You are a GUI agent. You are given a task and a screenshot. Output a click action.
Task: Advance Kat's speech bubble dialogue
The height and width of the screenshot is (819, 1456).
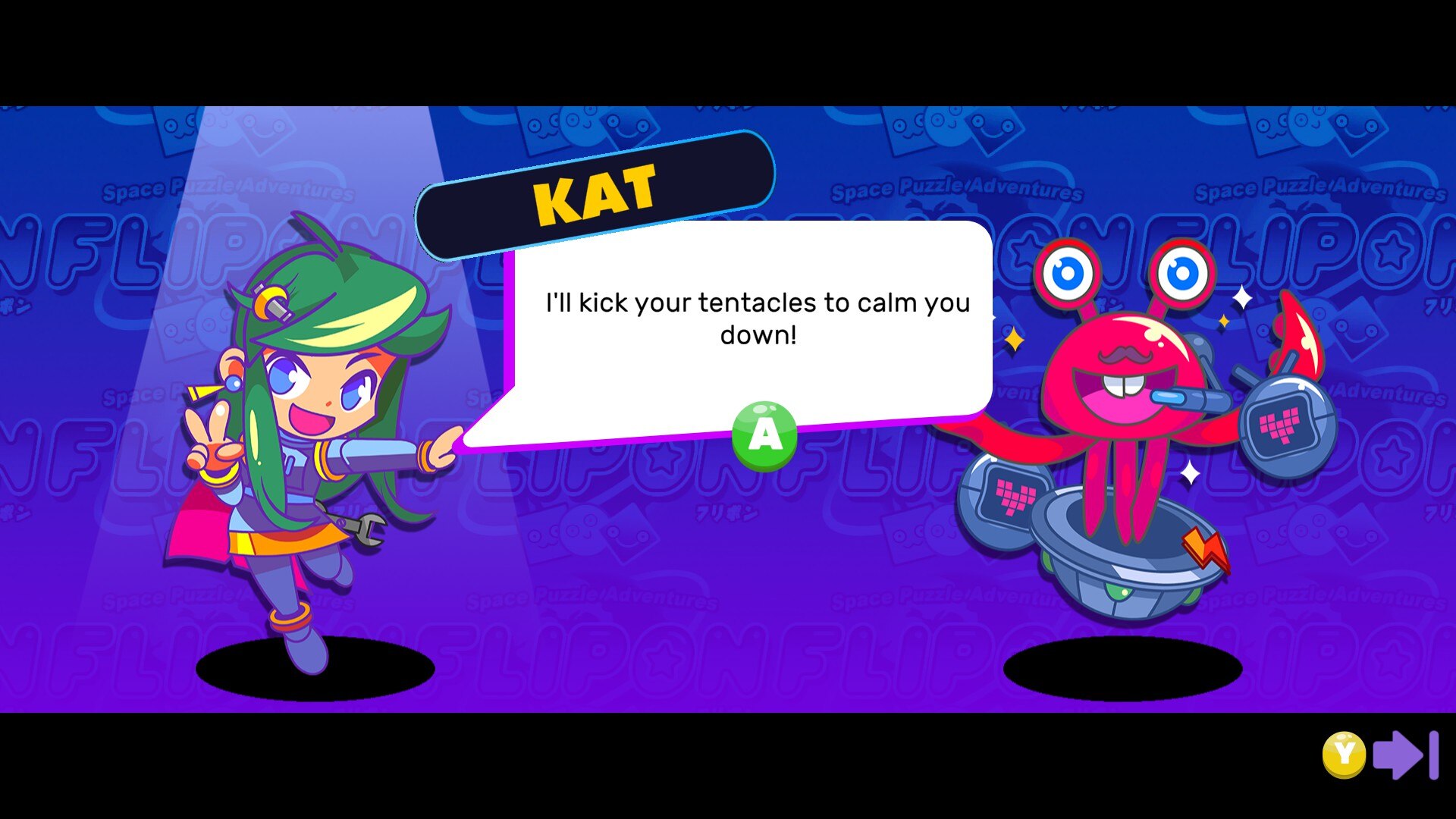pyautogui.click(x=764, y=435)
